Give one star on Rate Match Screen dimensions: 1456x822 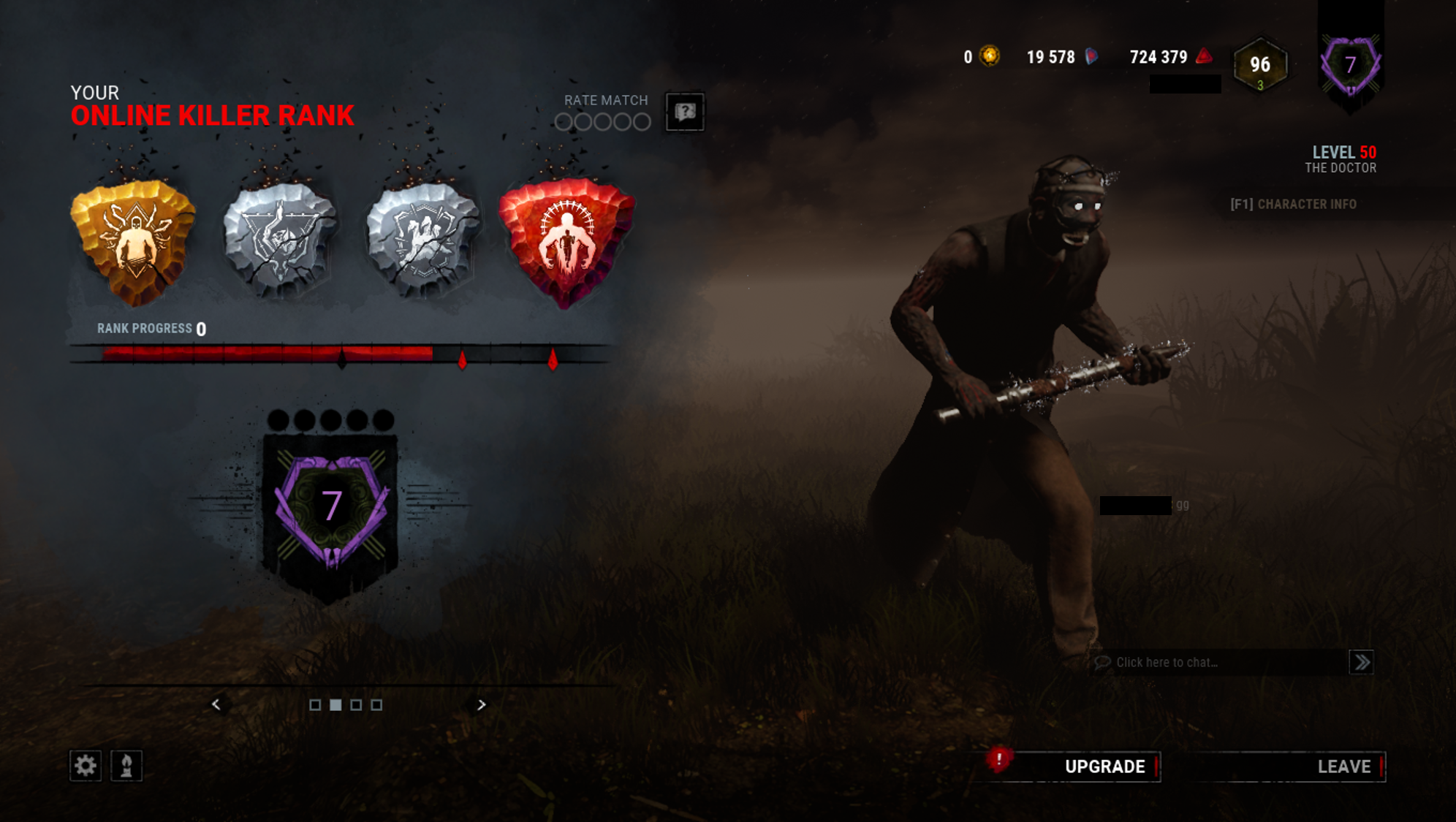pos(563,122)
